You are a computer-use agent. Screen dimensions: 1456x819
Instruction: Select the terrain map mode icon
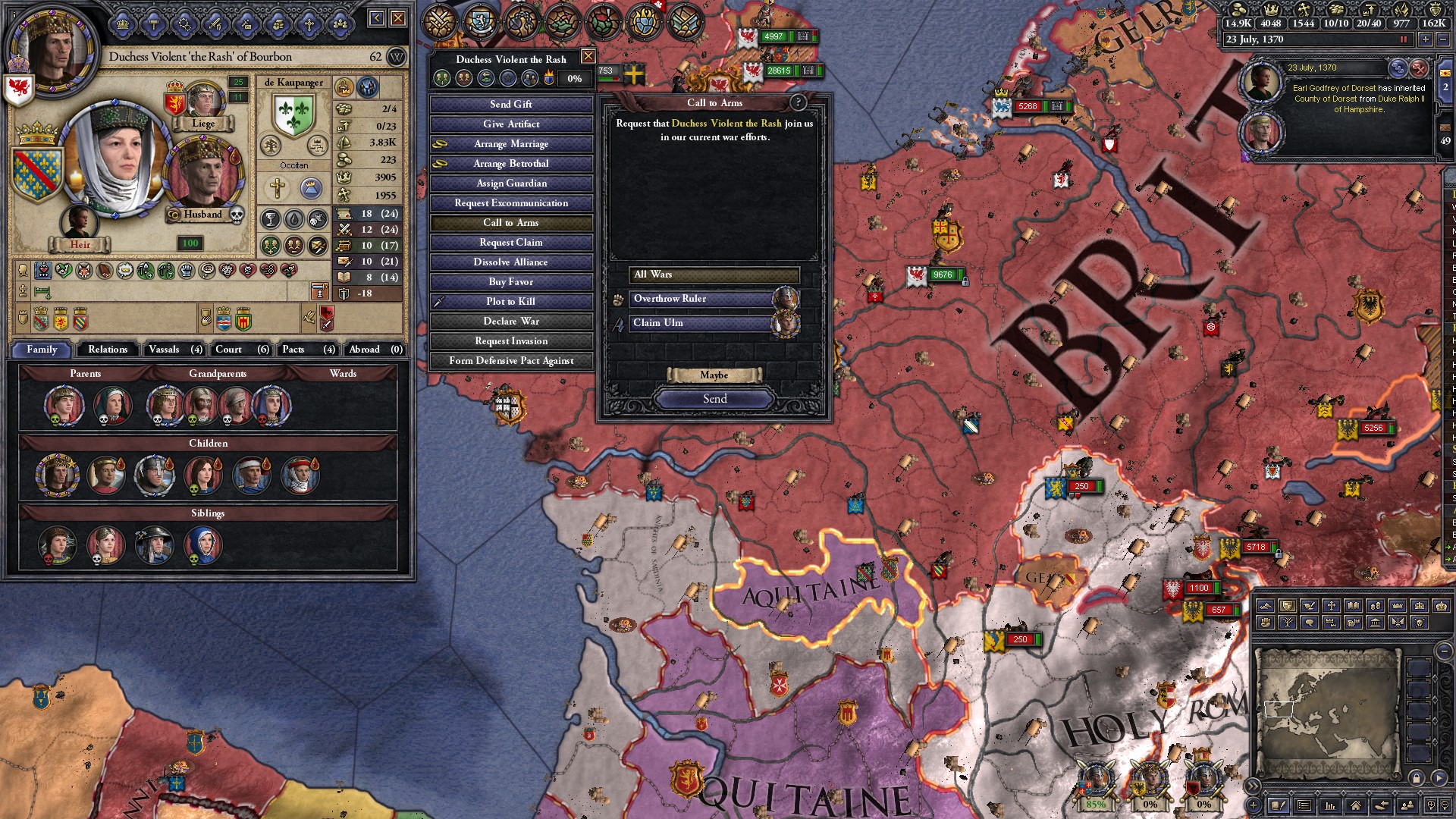(x=1266, y=606)
